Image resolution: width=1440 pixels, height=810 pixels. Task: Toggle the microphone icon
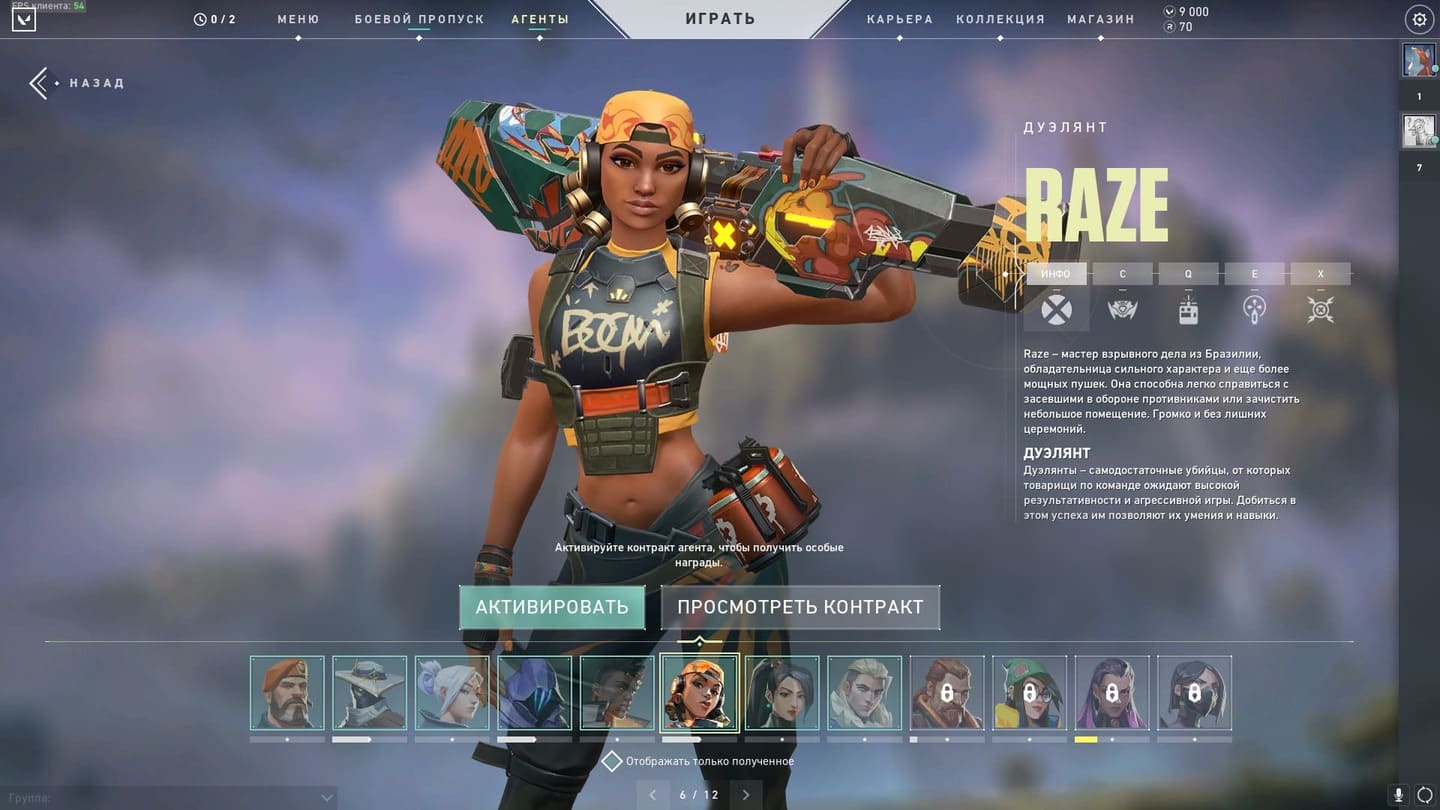[x=1399, y=795]
